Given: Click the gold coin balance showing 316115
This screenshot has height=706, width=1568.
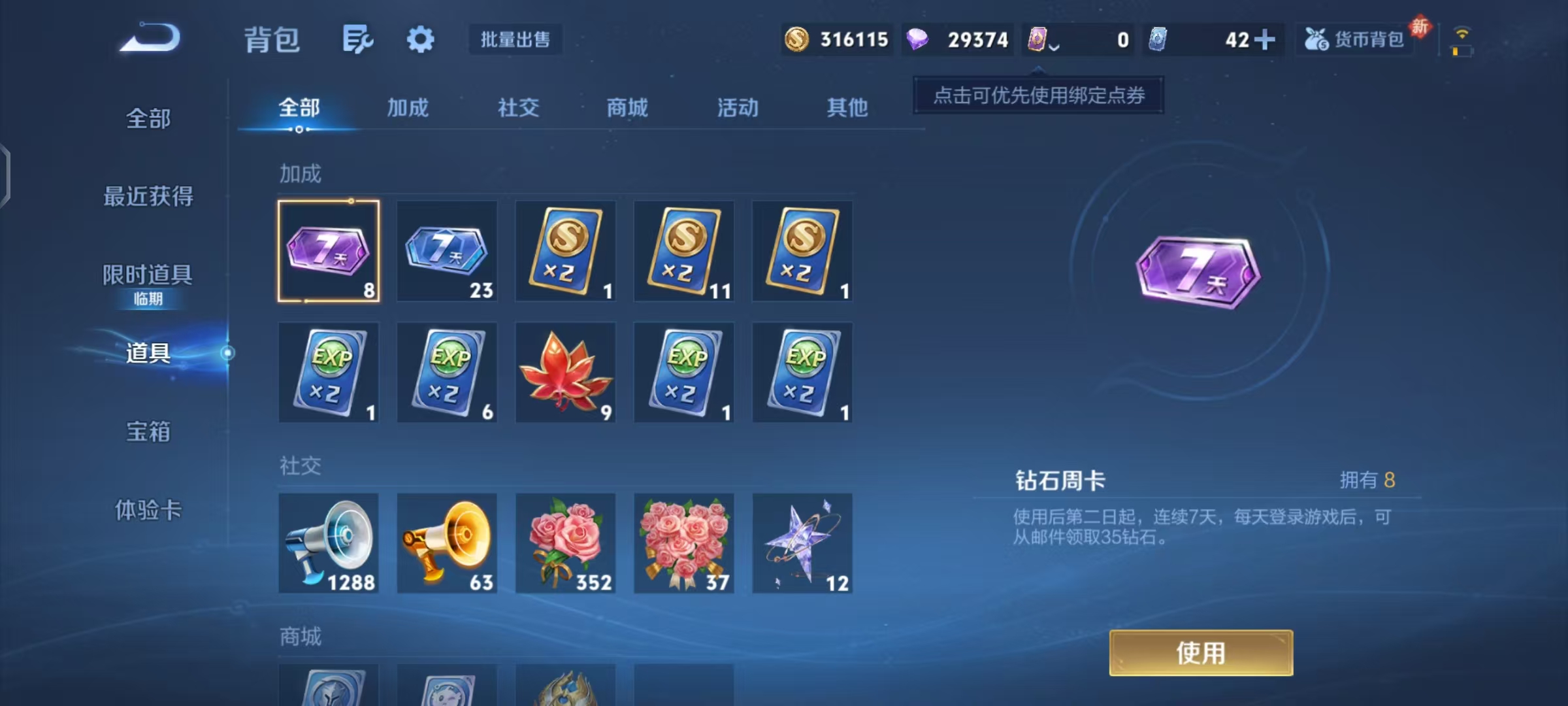Looking at the screenshot, I should coord(836,39).
